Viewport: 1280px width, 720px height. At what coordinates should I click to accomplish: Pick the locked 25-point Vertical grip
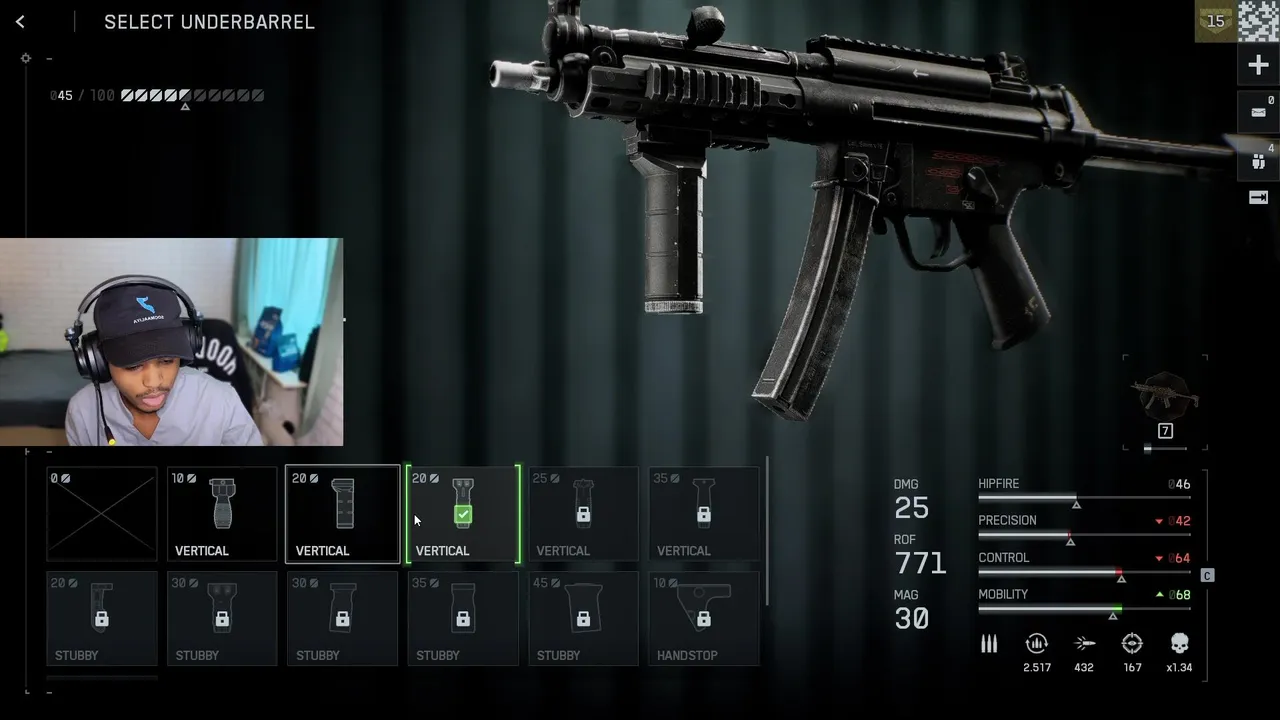pyautogui.click(x=583, y=514)
